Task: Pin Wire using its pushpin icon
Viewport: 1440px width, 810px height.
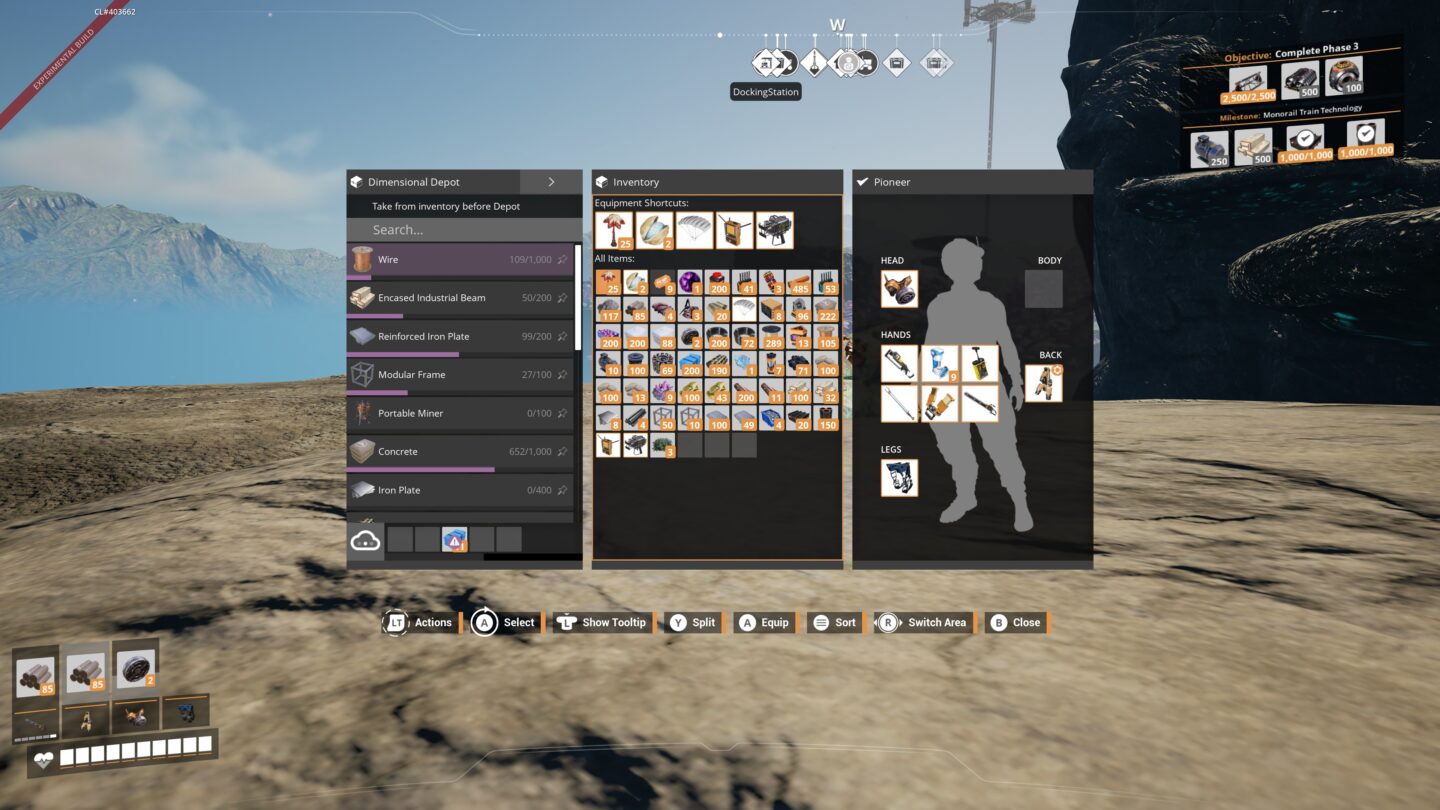Action: tap(563, 259)
